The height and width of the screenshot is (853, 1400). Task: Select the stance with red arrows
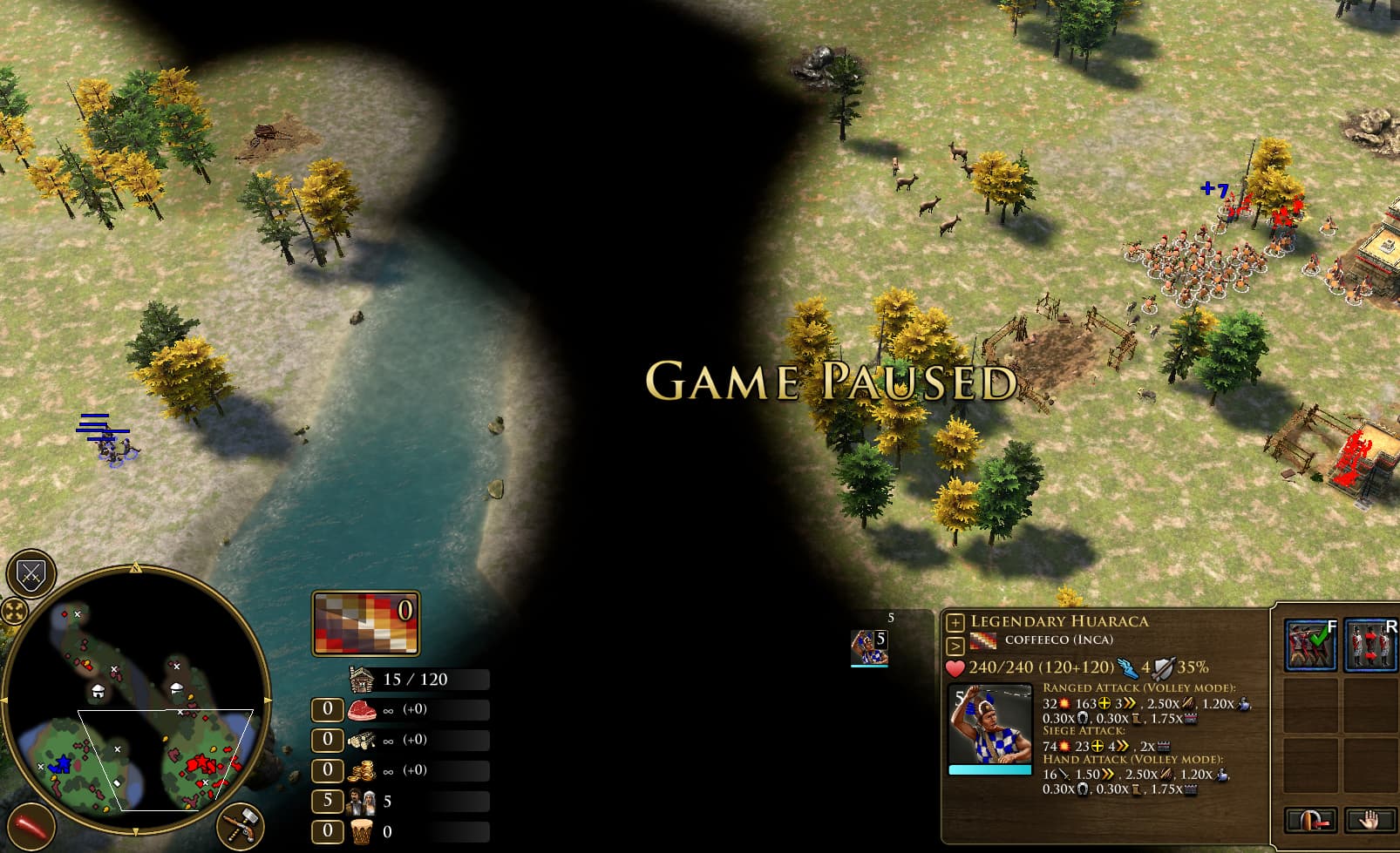pos(1369,645)
